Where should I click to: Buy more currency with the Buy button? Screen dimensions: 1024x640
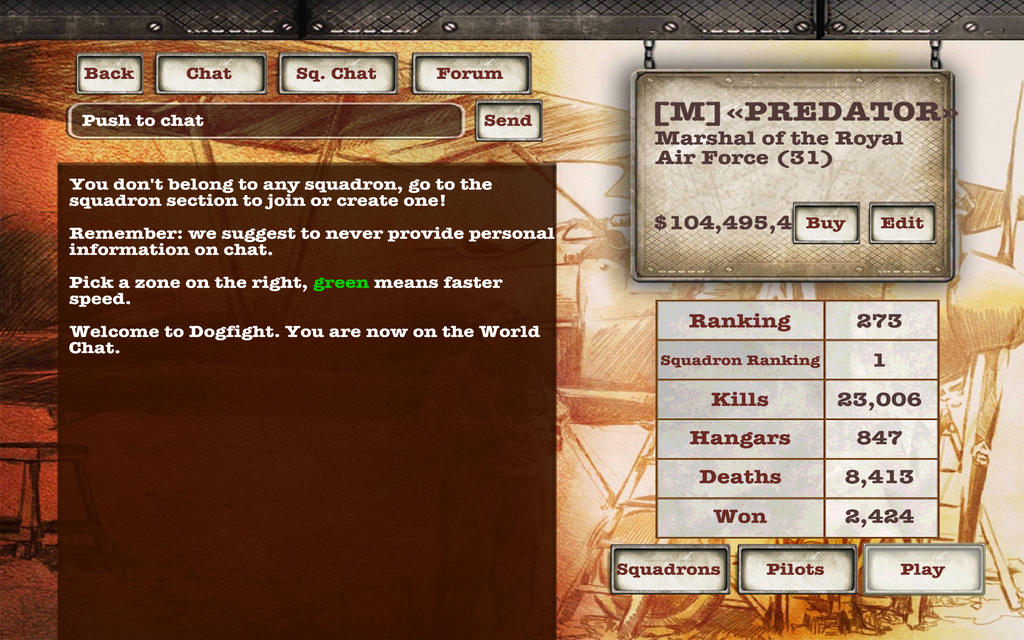point(825,223)
